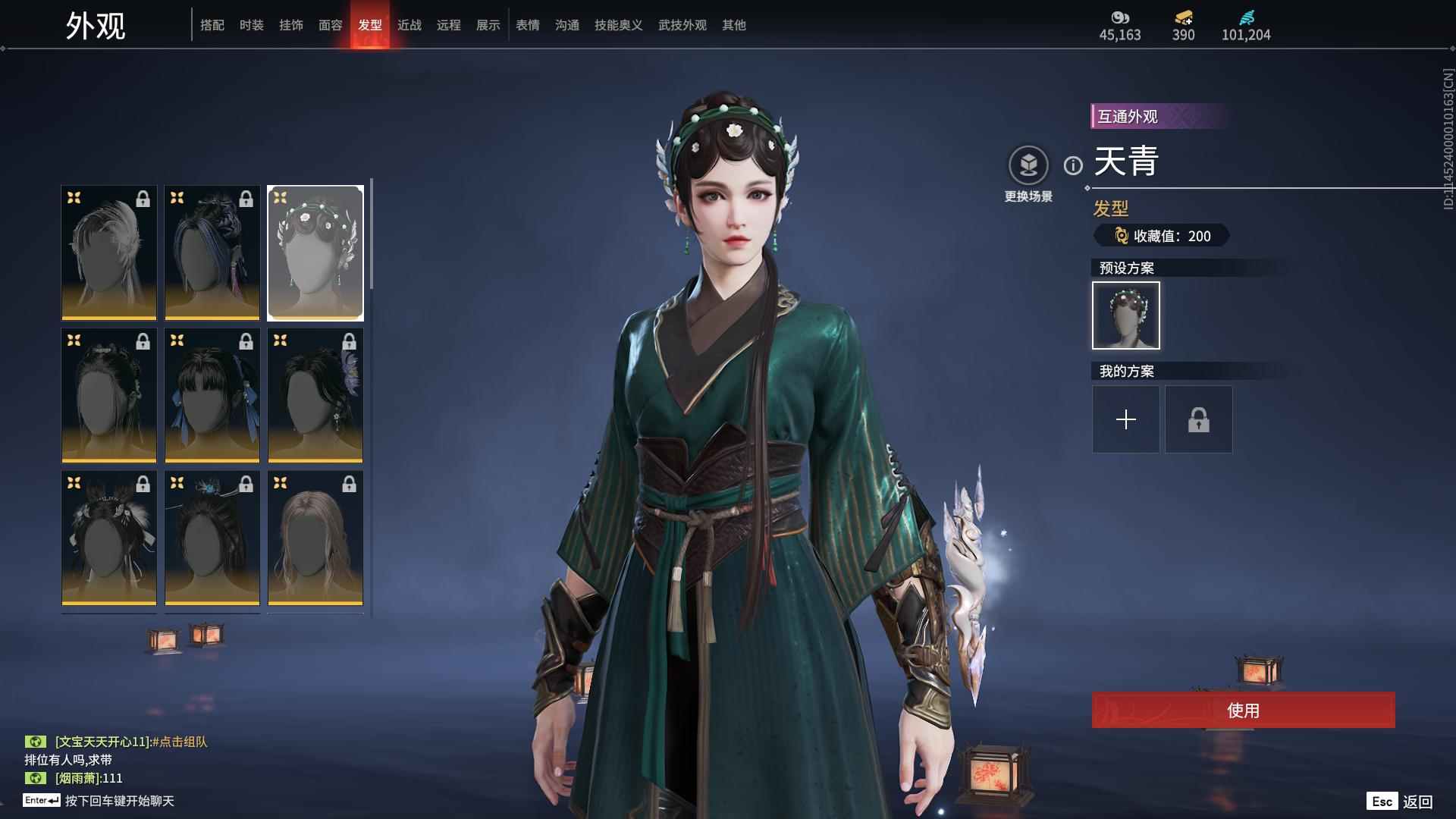Open the info icon next to 天青
Viewport: 1456px width, 819px height.
click(1072, 166)
